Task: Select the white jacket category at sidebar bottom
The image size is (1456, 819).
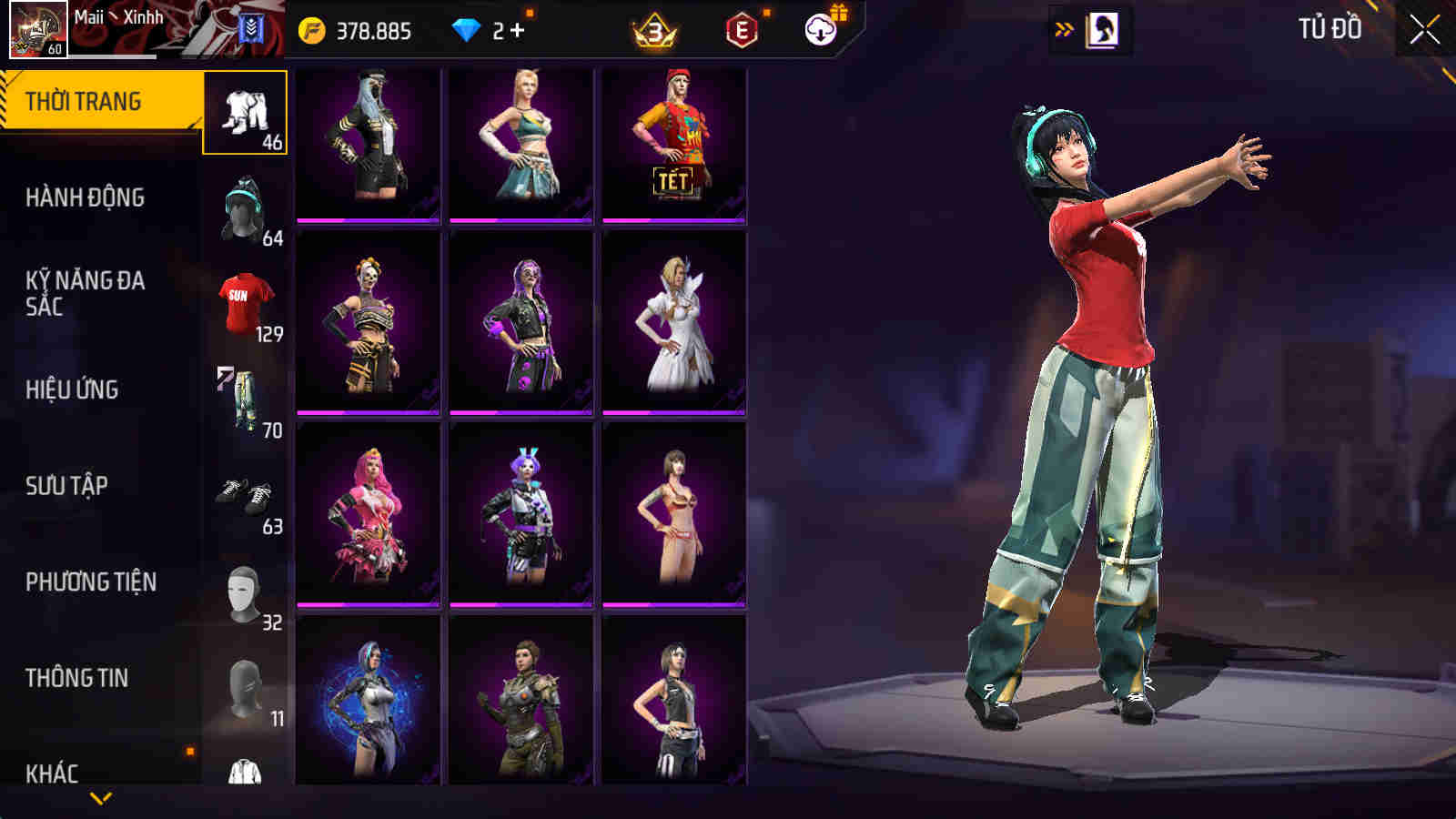Action: [245, 769]
